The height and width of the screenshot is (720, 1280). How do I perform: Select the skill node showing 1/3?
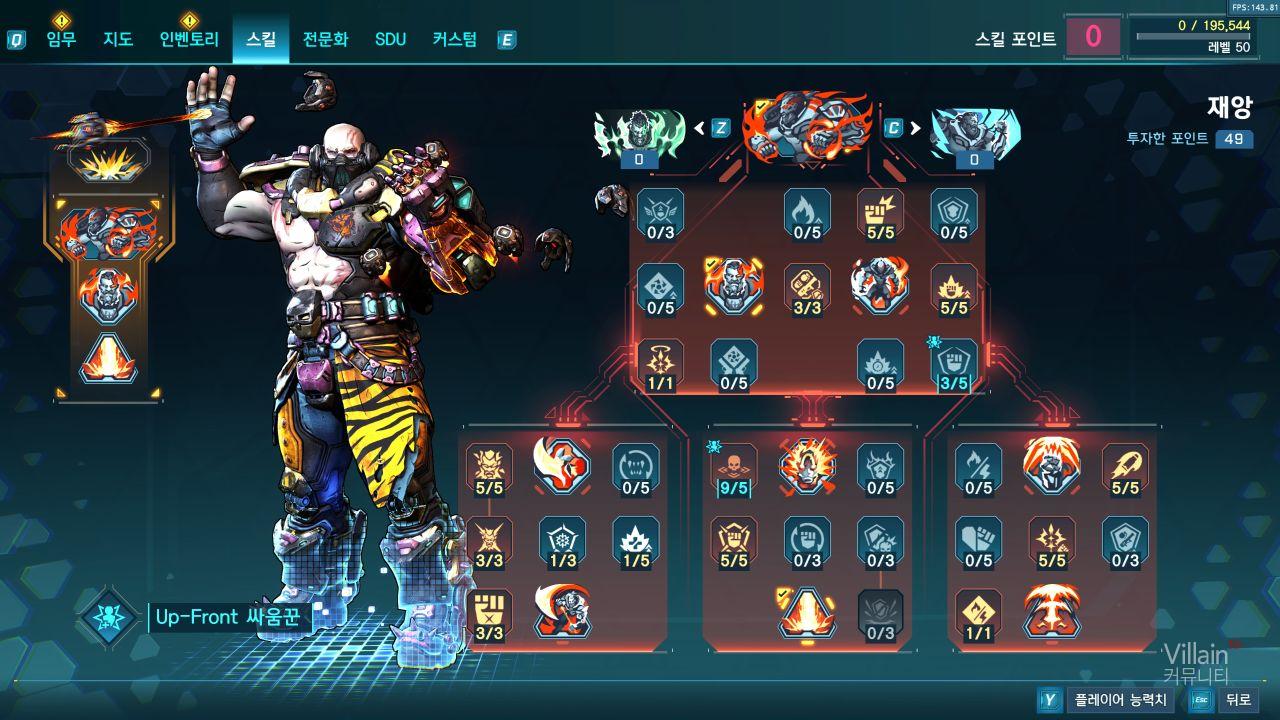coord(563,542)
